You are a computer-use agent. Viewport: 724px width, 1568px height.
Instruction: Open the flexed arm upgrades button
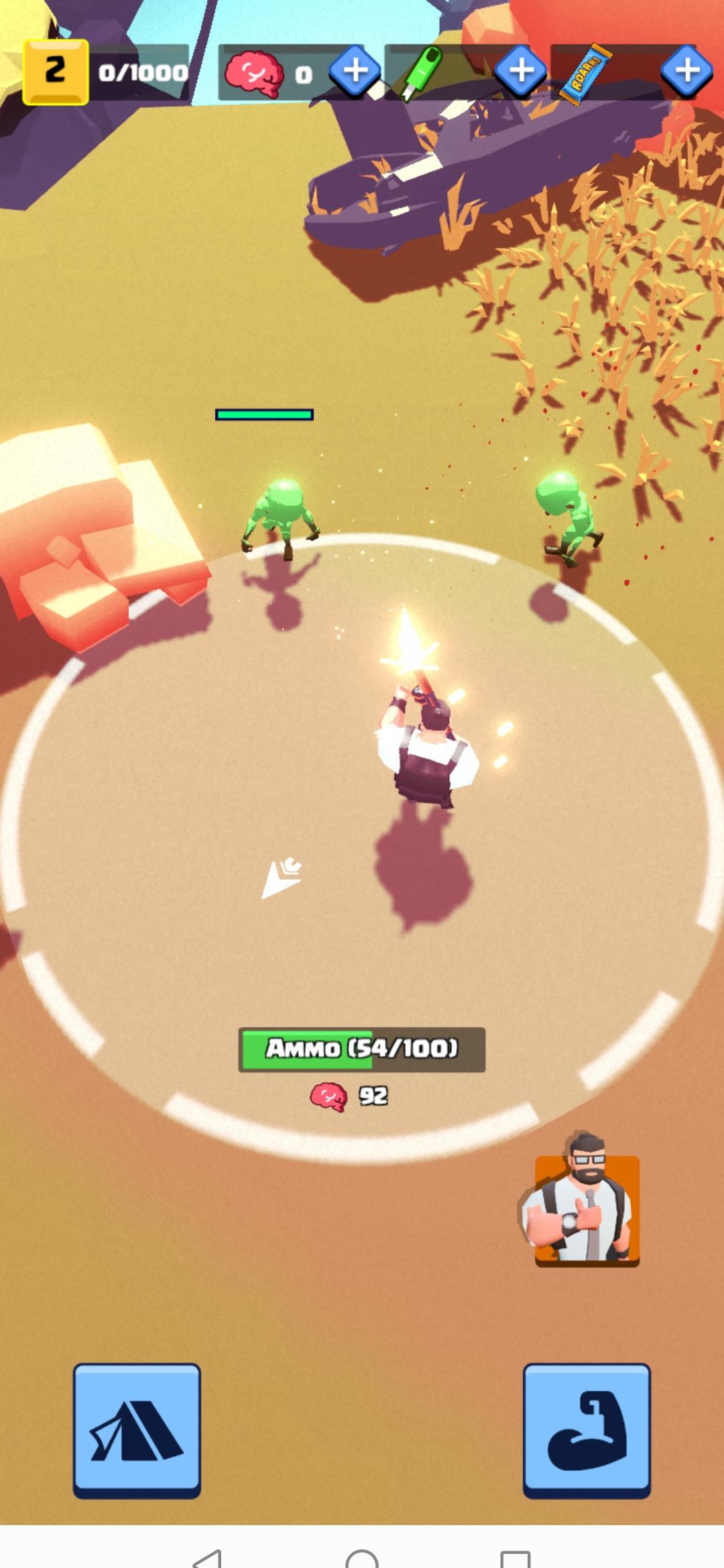(587, 1429)
